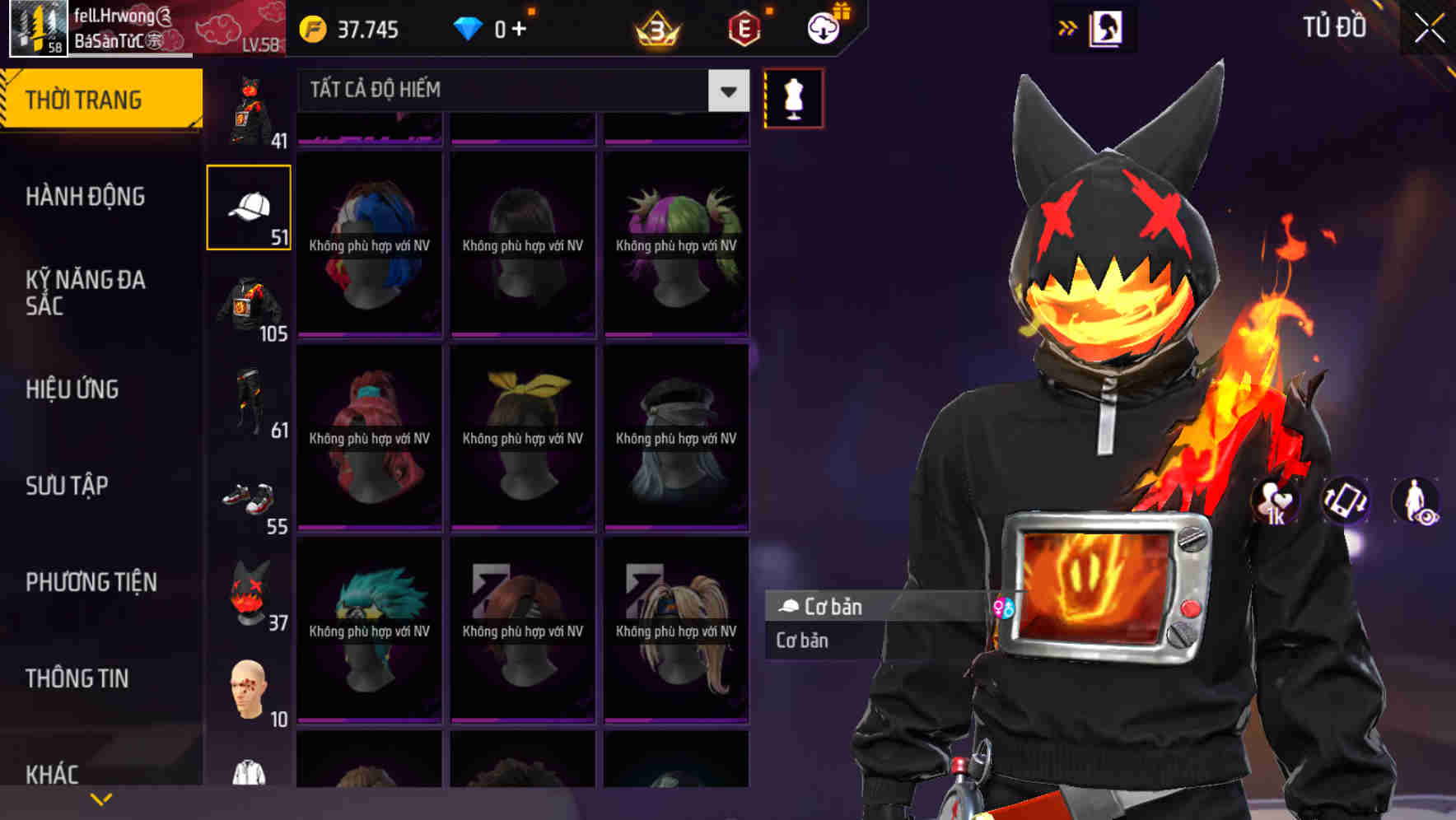
Task: Toggle the gender switch icon near Cơ bản
Action: click(1005, 608)
